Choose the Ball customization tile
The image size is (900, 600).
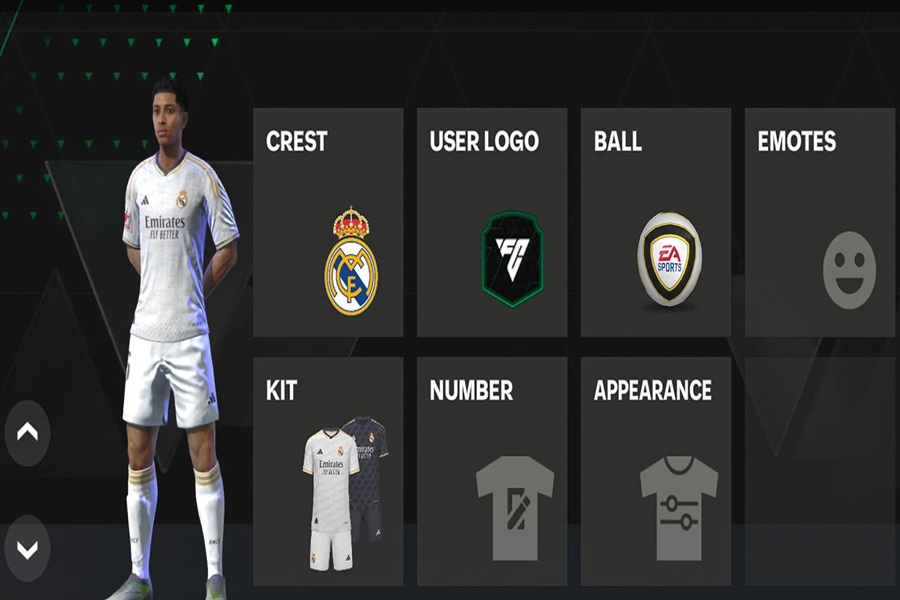[656, 222]
